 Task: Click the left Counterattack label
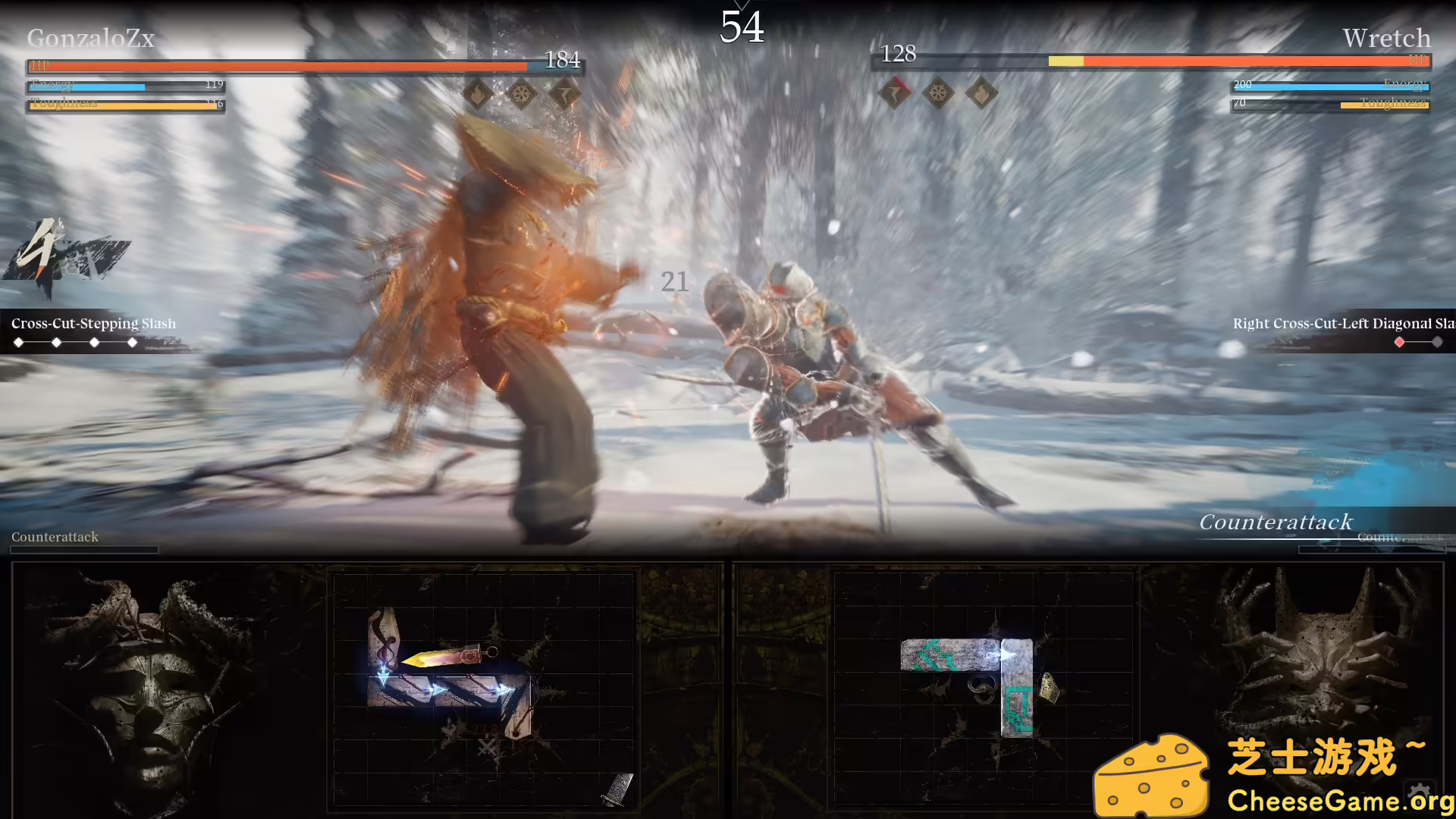(54, 537)
